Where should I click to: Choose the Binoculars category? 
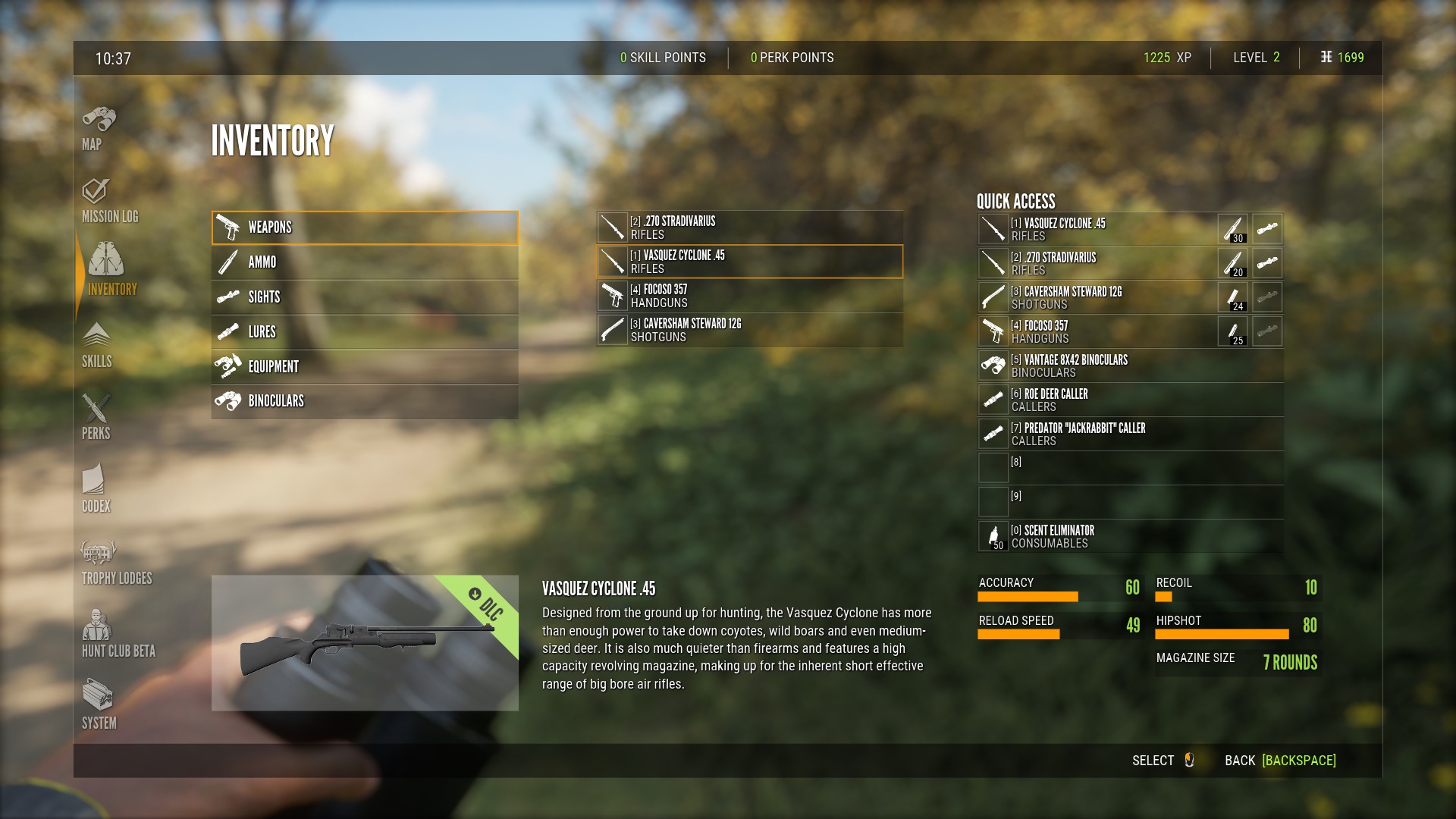tap(365, 401)
